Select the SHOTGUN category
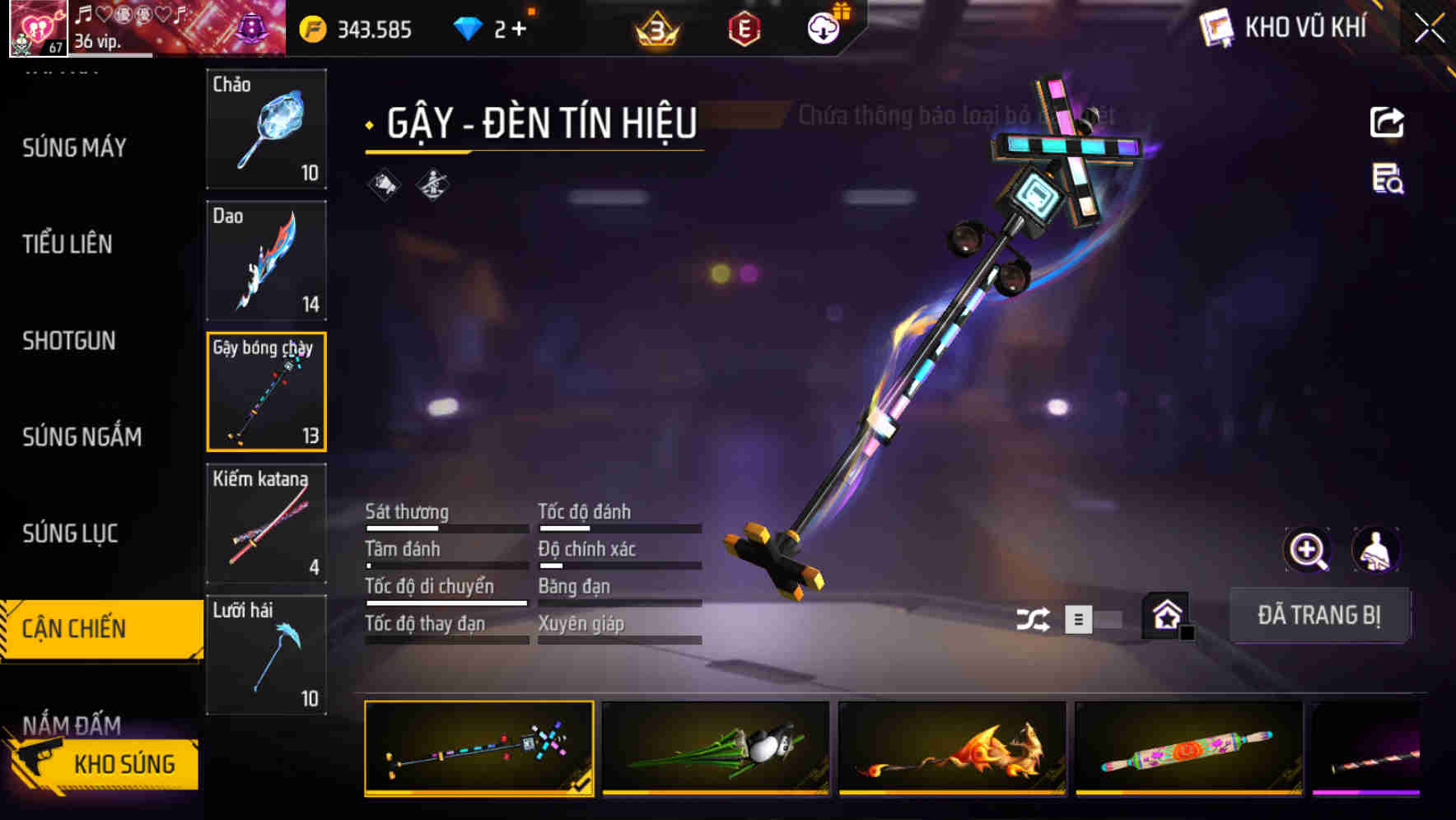 pyautogui.click(x=69, y=341)
